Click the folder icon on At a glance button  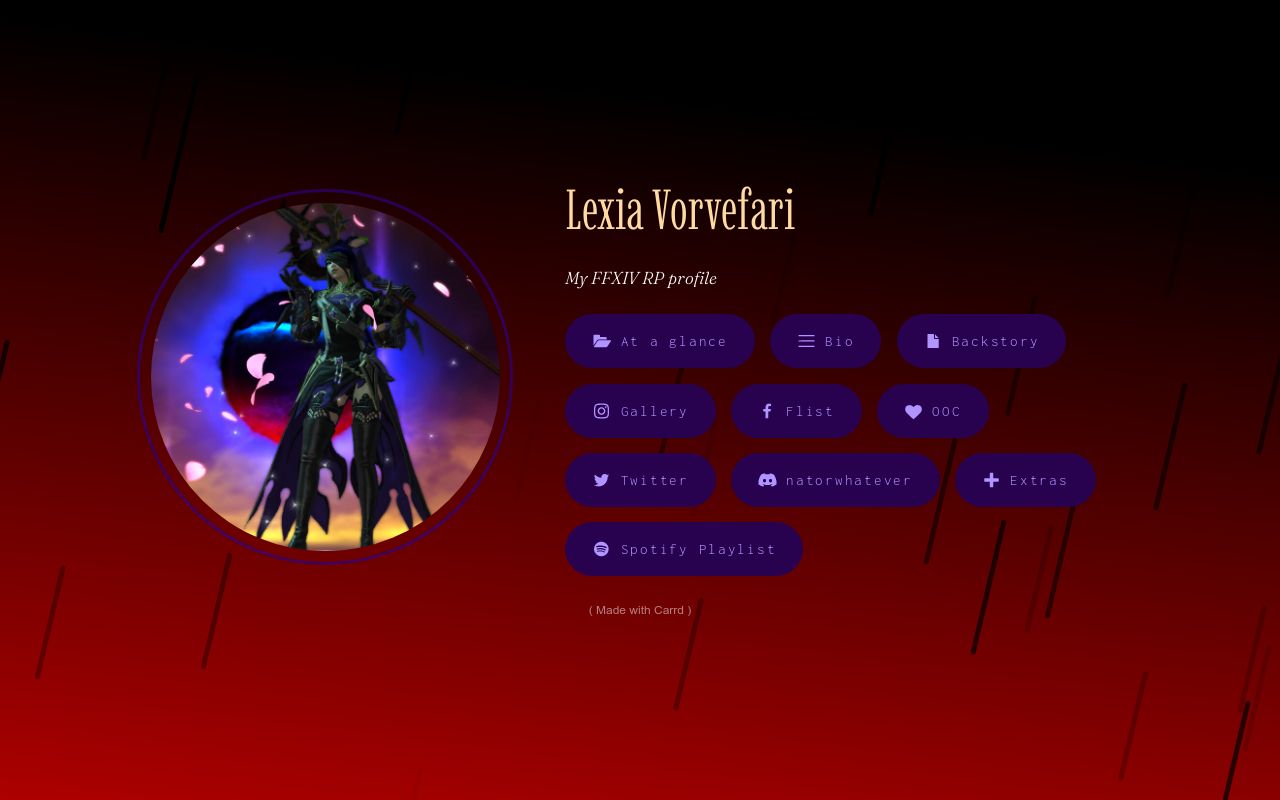(602, 341)
